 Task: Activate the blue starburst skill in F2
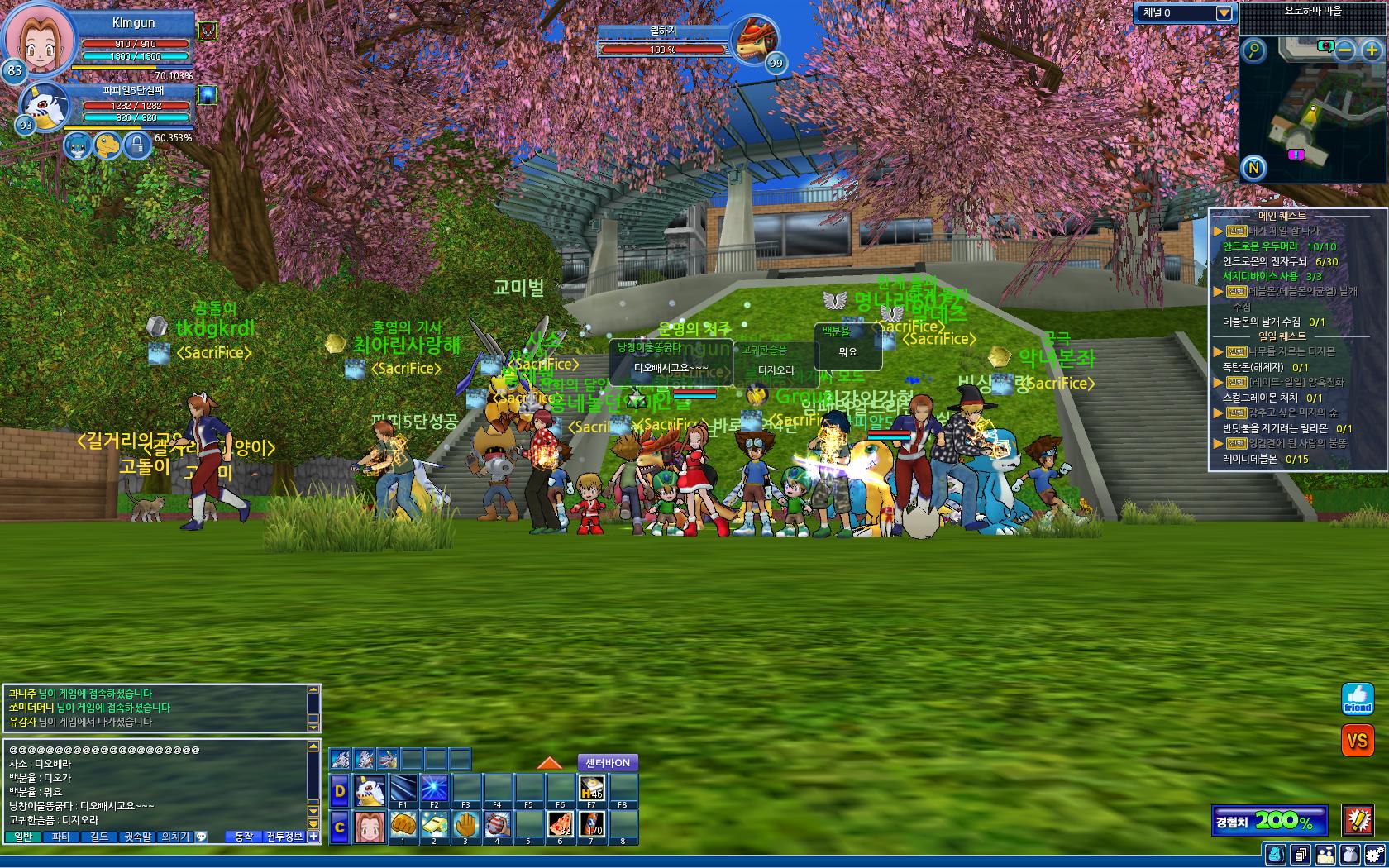click(434, 789)
